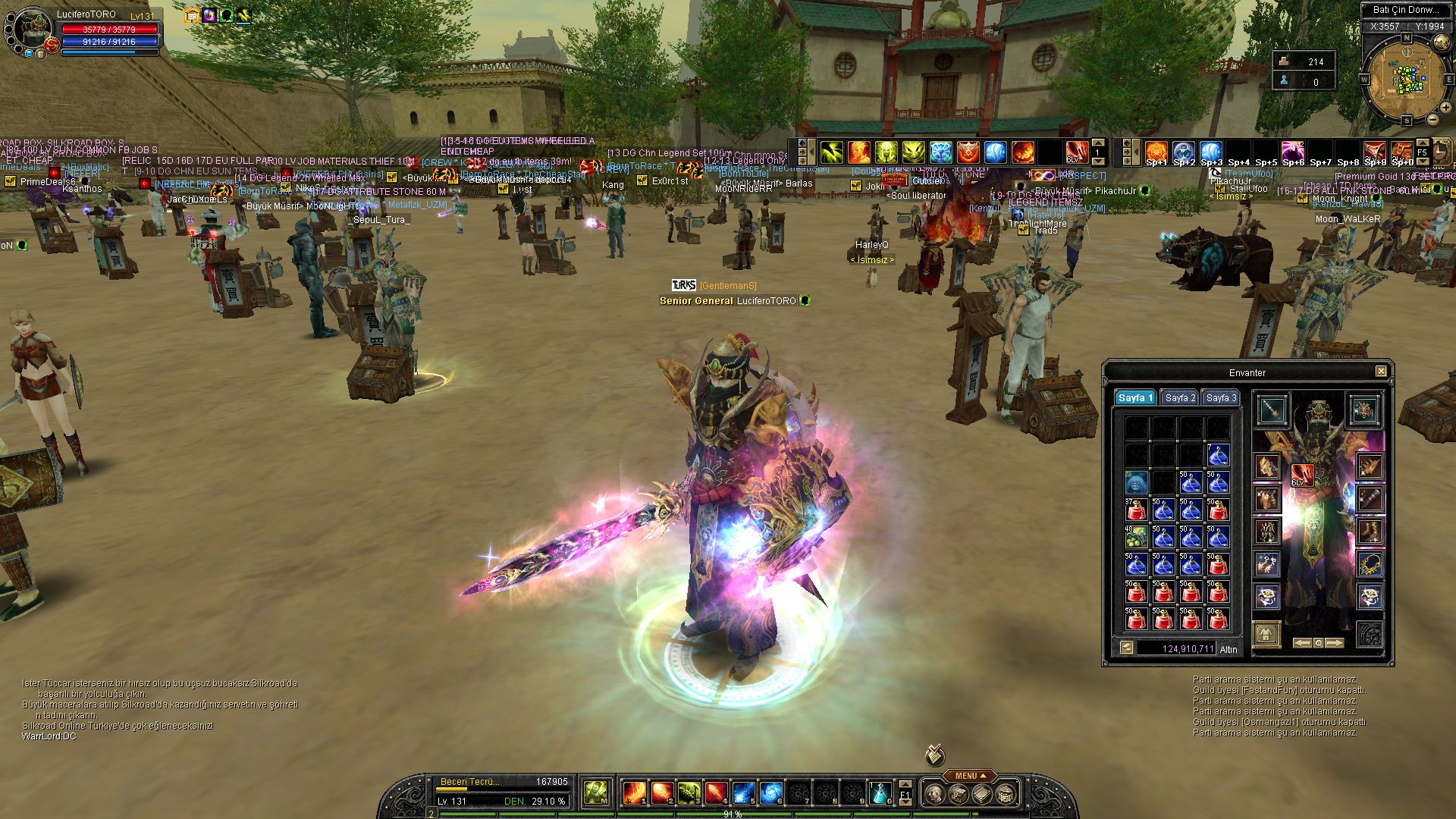This screenshot has width=1456, height=819.
Task: Select the earrings equipment slot
Action: [x=1266, y=564]
